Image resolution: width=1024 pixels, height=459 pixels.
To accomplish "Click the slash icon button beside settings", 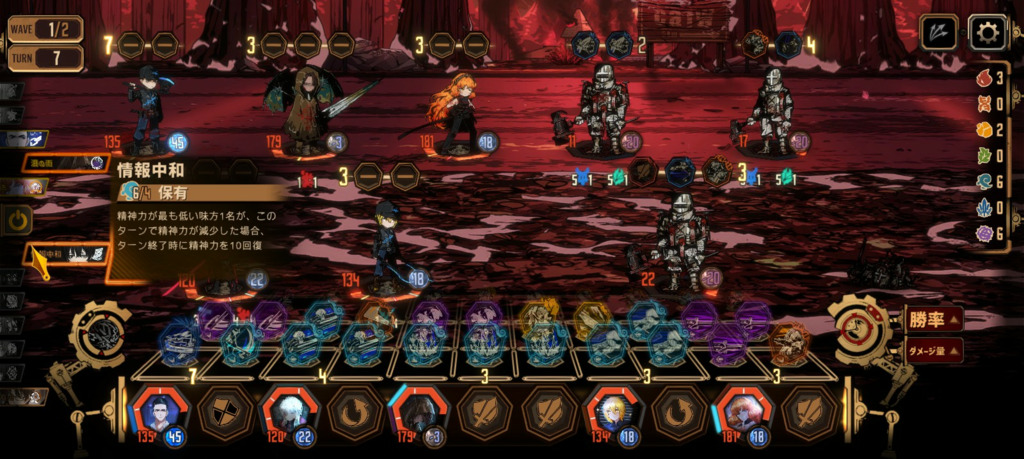I will [x=938, y=32].
